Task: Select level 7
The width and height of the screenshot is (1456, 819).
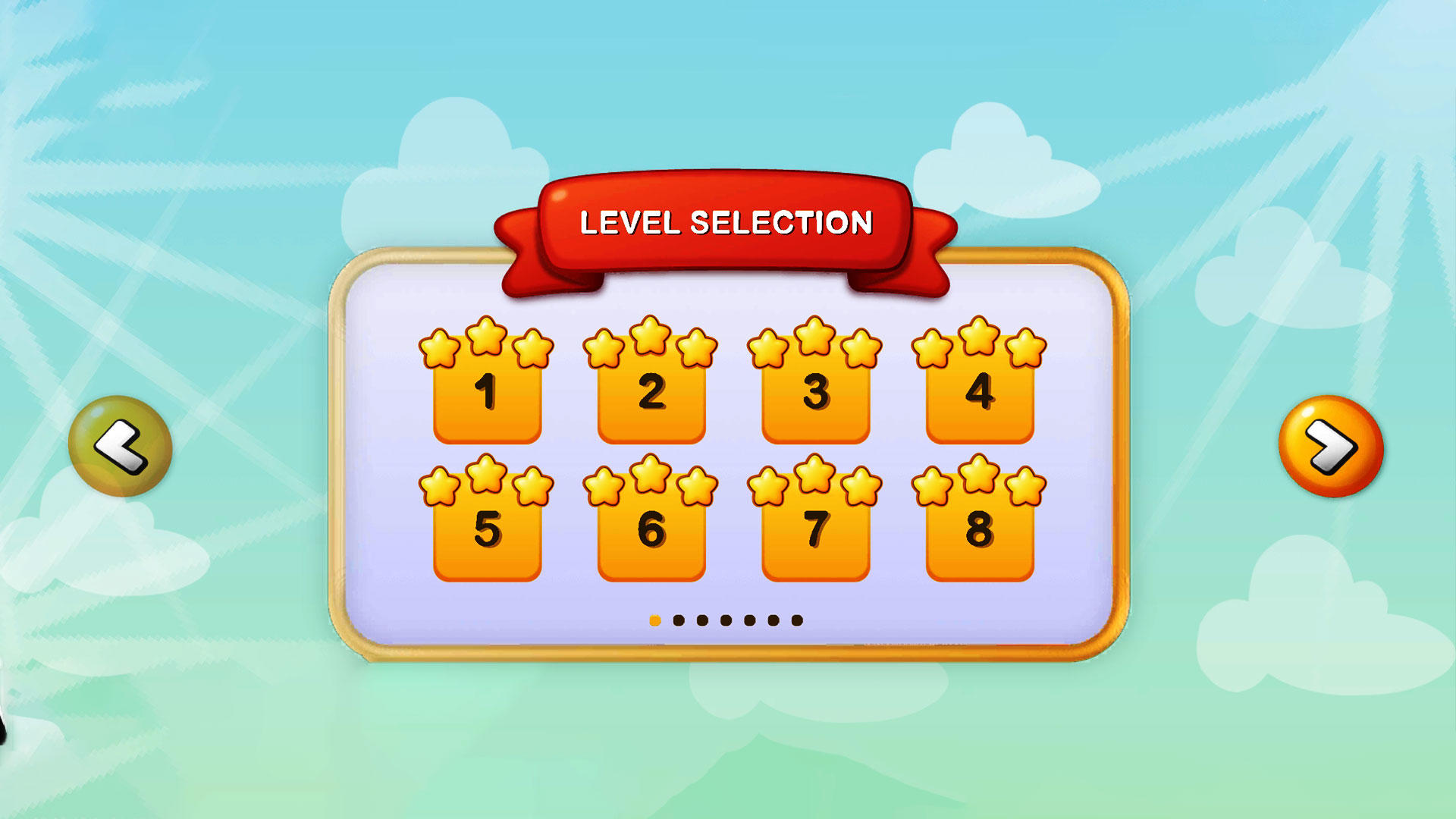Action: click(x=814, y=538)
